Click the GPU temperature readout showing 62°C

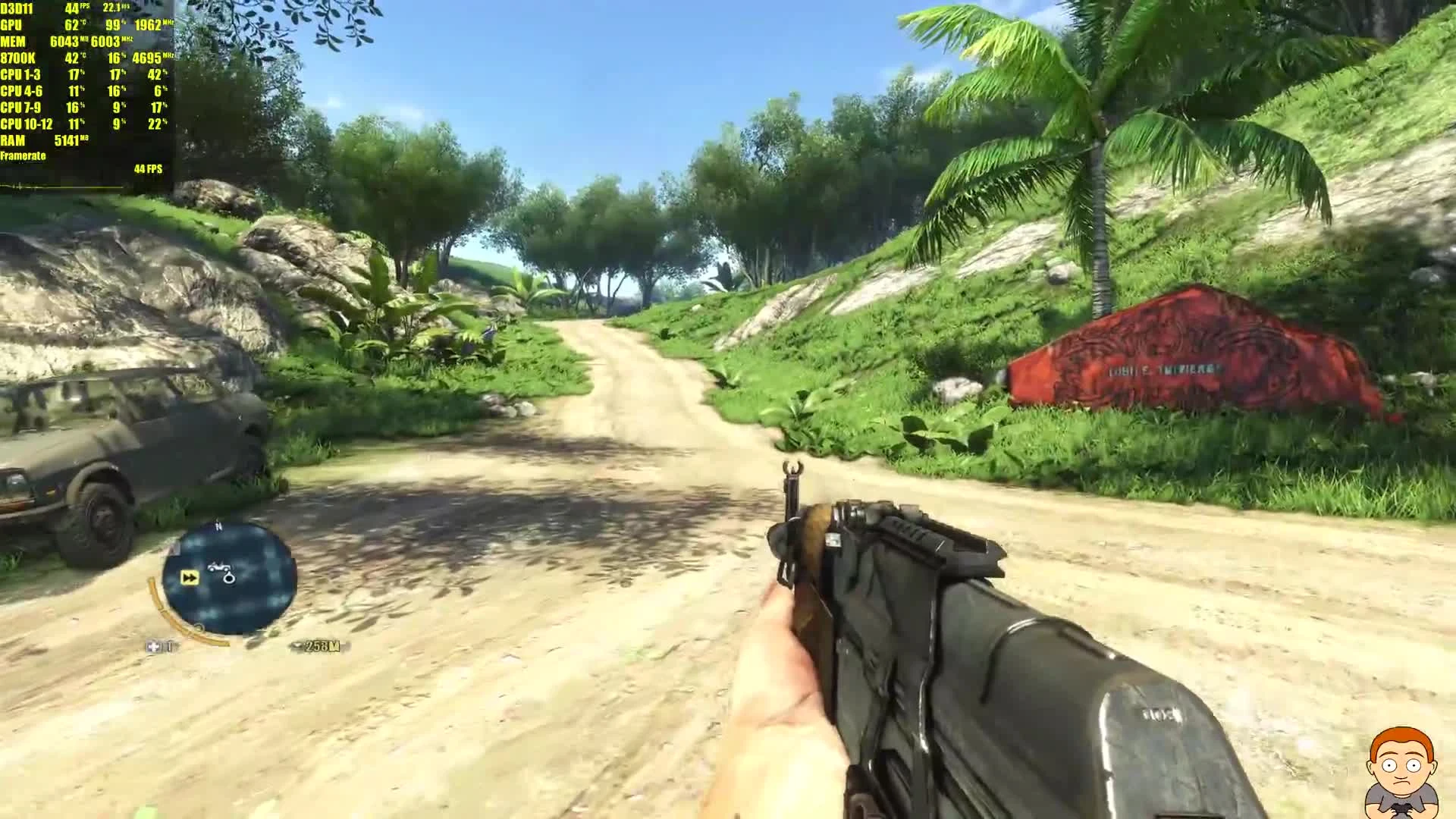pyautogui.click(x=73, y=25)
